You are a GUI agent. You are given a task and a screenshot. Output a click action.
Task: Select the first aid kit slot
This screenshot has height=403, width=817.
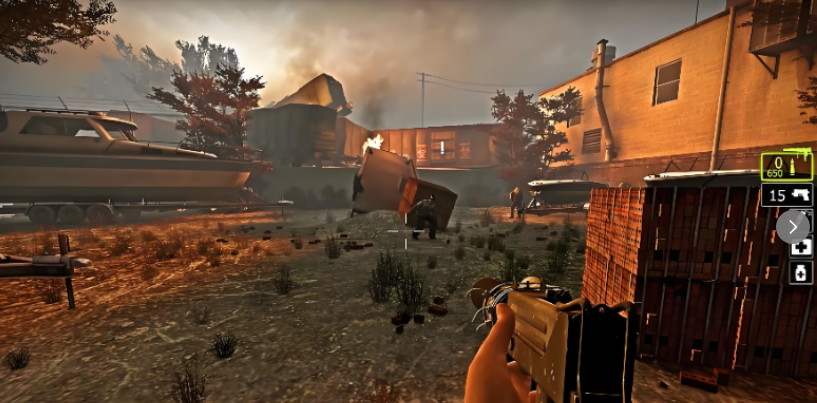point(801,247)
